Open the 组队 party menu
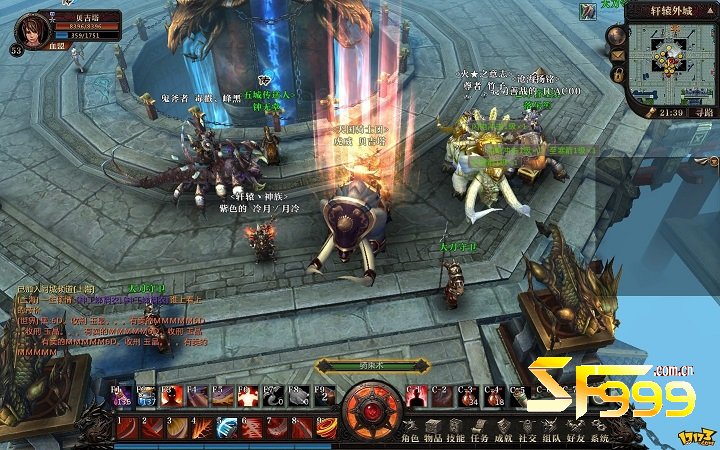Screen dimensions: 720x450 click(552, 439)
